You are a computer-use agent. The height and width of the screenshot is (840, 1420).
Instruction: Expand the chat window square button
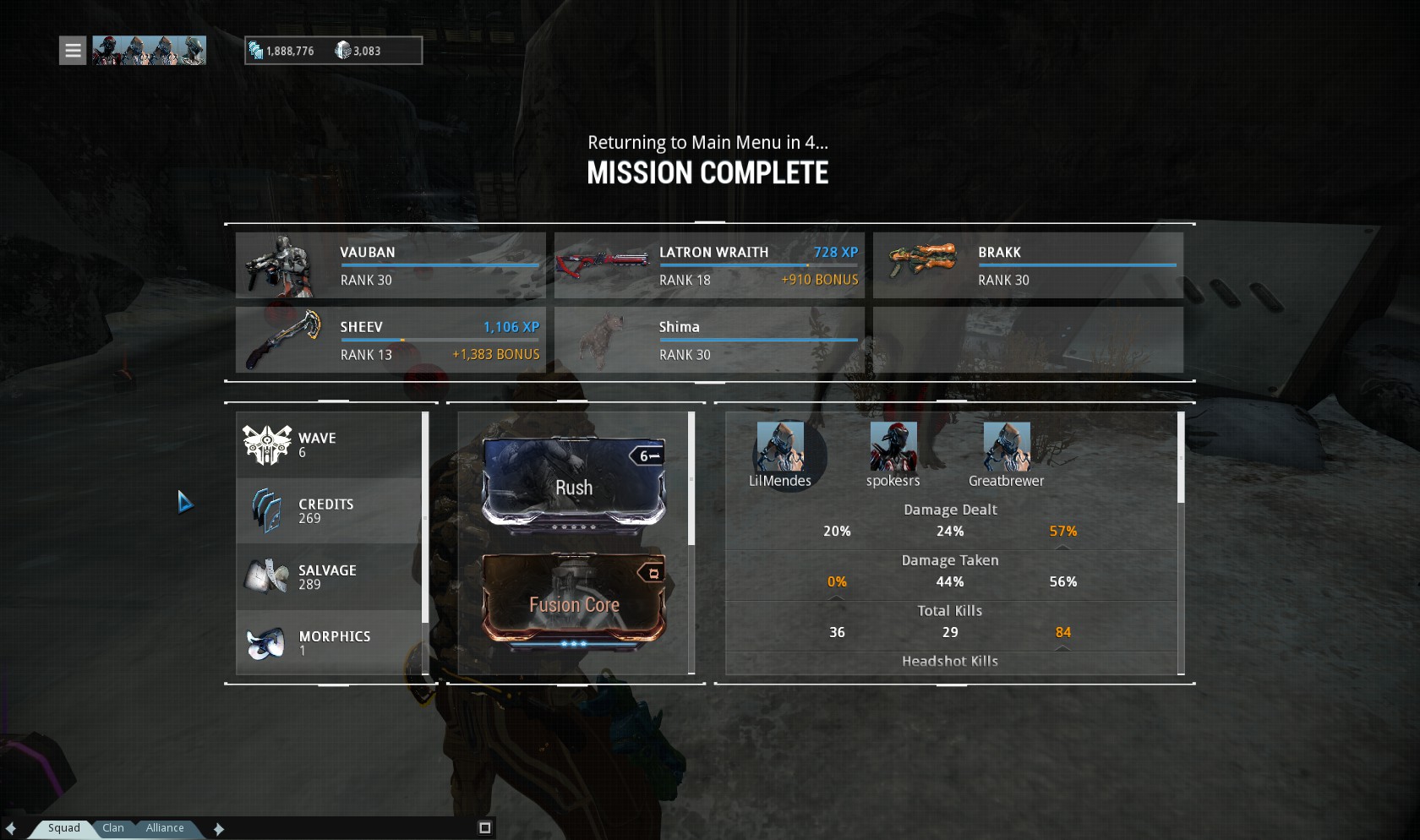pos(485,828)
